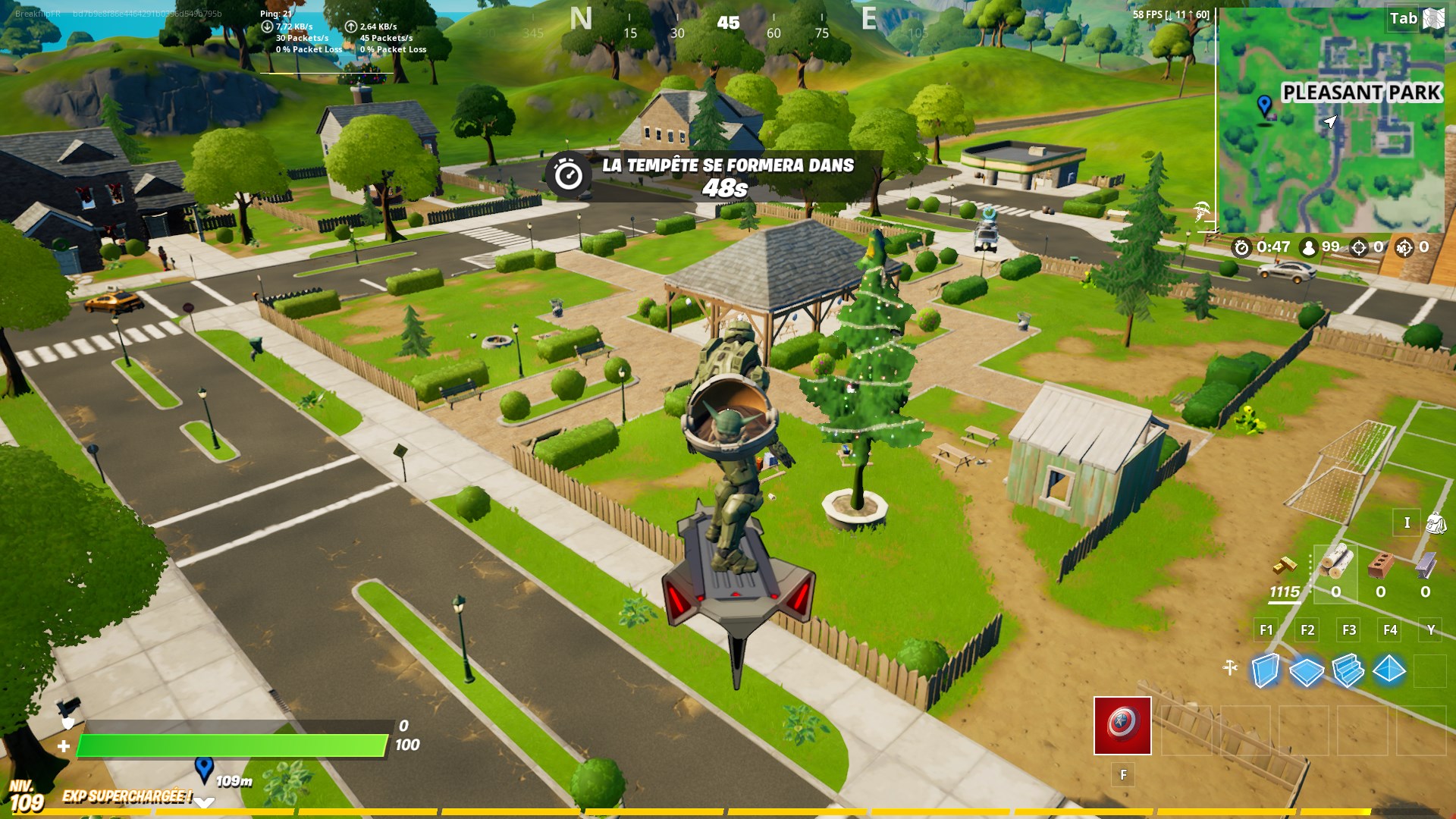This screenshot has width=1456, height=819.
Task: Open inventory via the backpack icon
Action: [1437, 523]
